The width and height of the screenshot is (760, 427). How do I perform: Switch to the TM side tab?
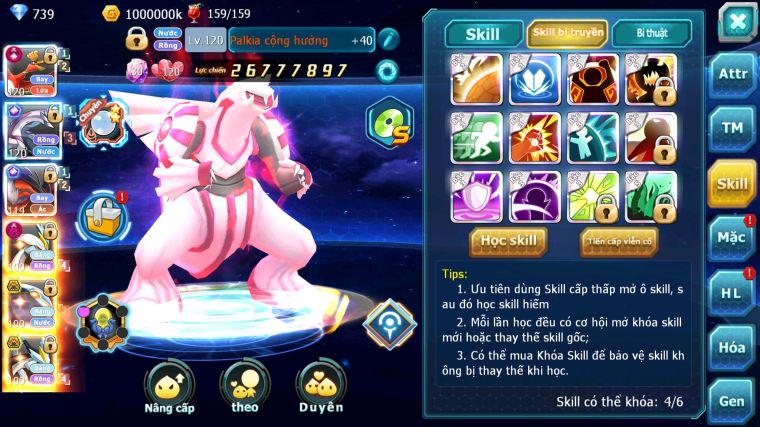[x=732, y=128]
